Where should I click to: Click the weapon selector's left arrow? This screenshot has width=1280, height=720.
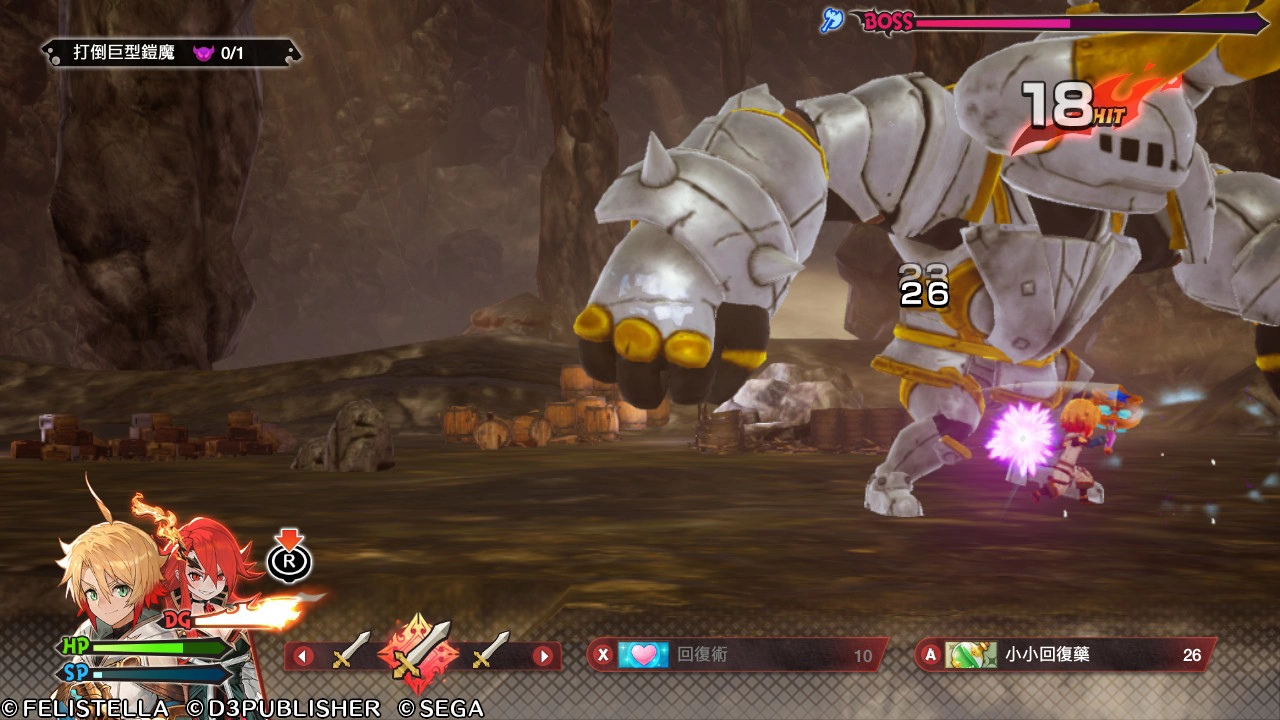click(302, 657)
